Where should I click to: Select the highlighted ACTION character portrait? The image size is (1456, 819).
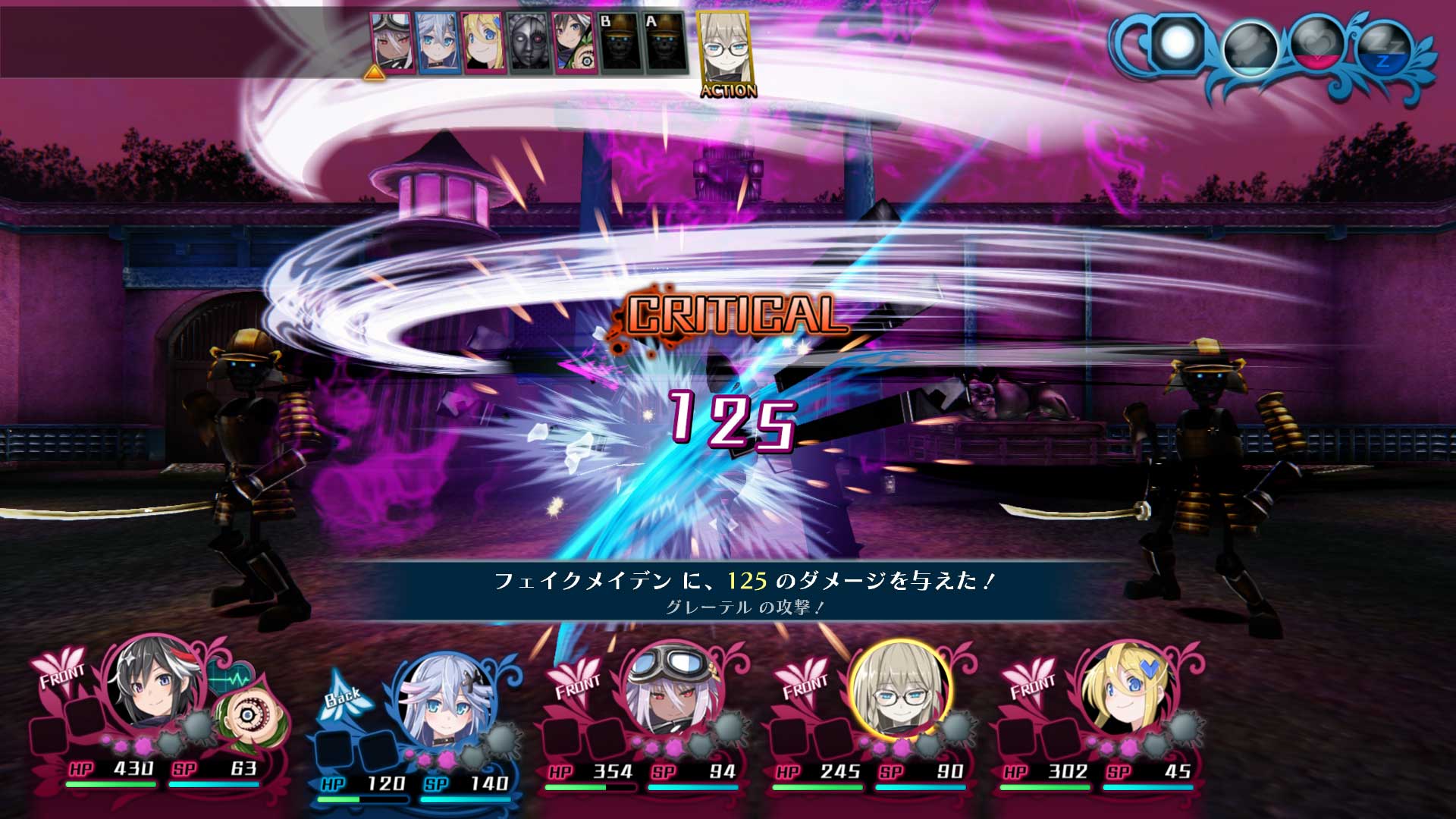[x=724, y=45]
